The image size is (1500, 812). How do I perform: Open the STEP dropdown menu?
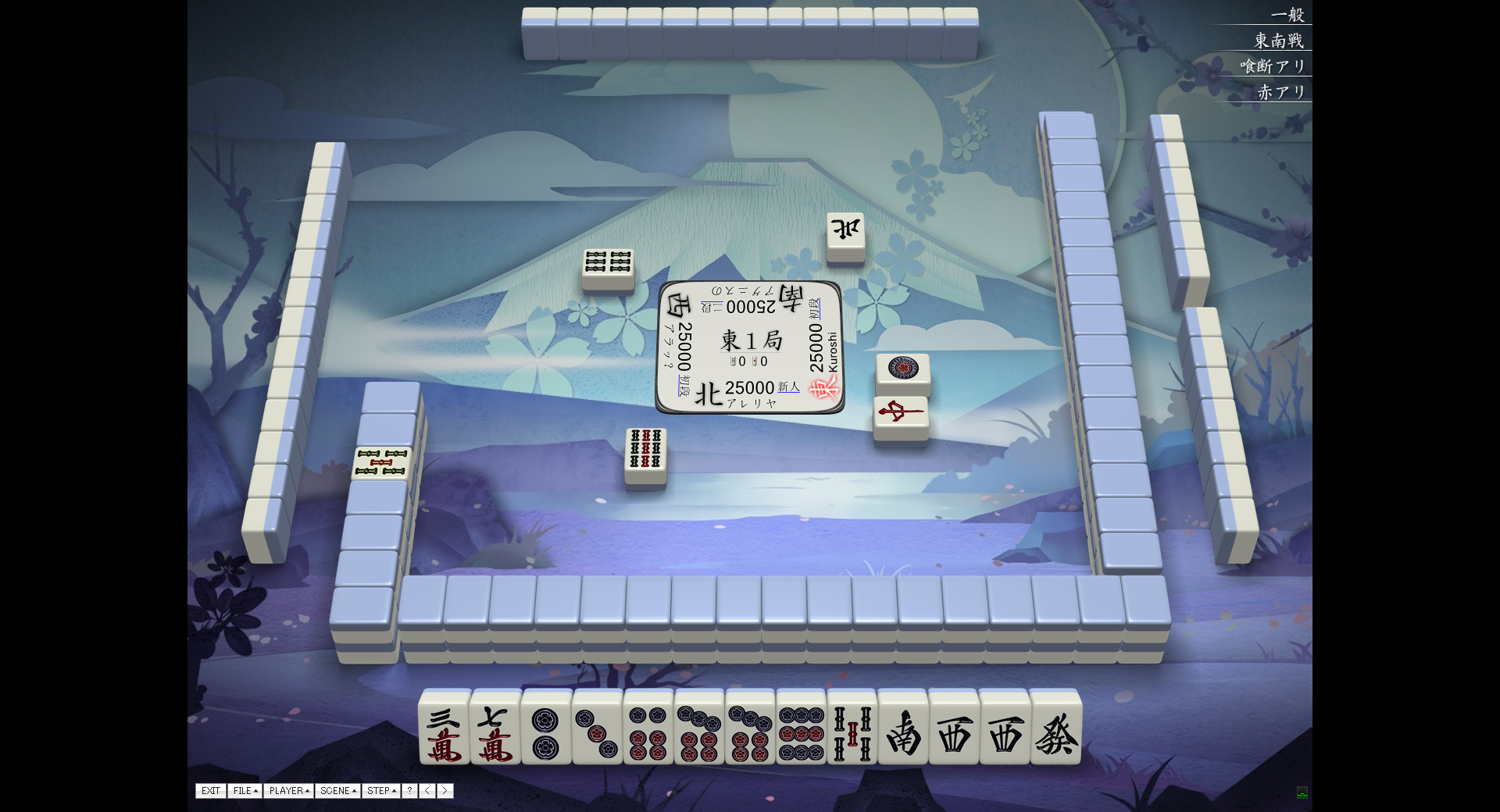[381, 791]
